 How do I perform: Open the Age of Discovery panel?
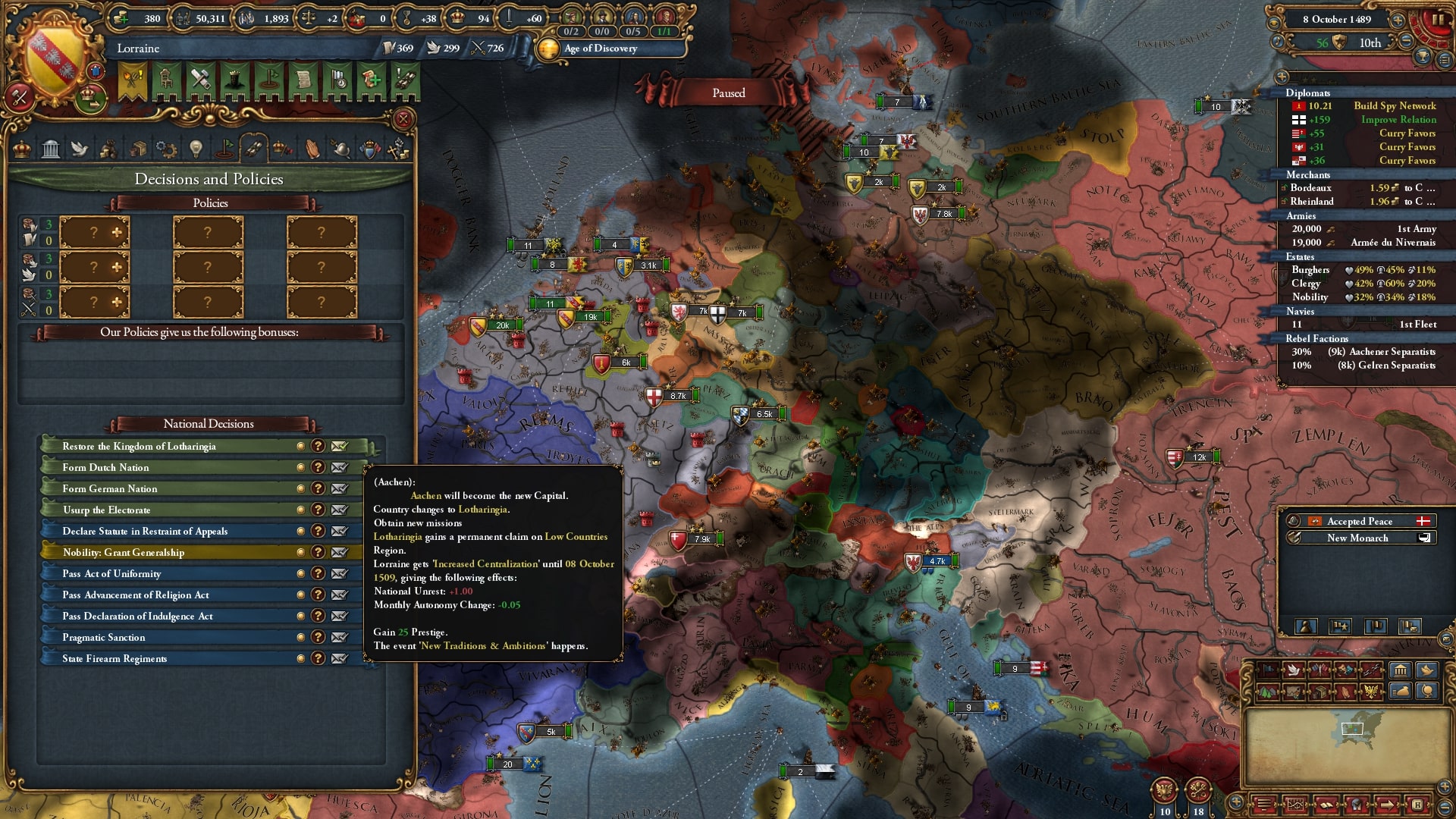[x=600, y=49]
